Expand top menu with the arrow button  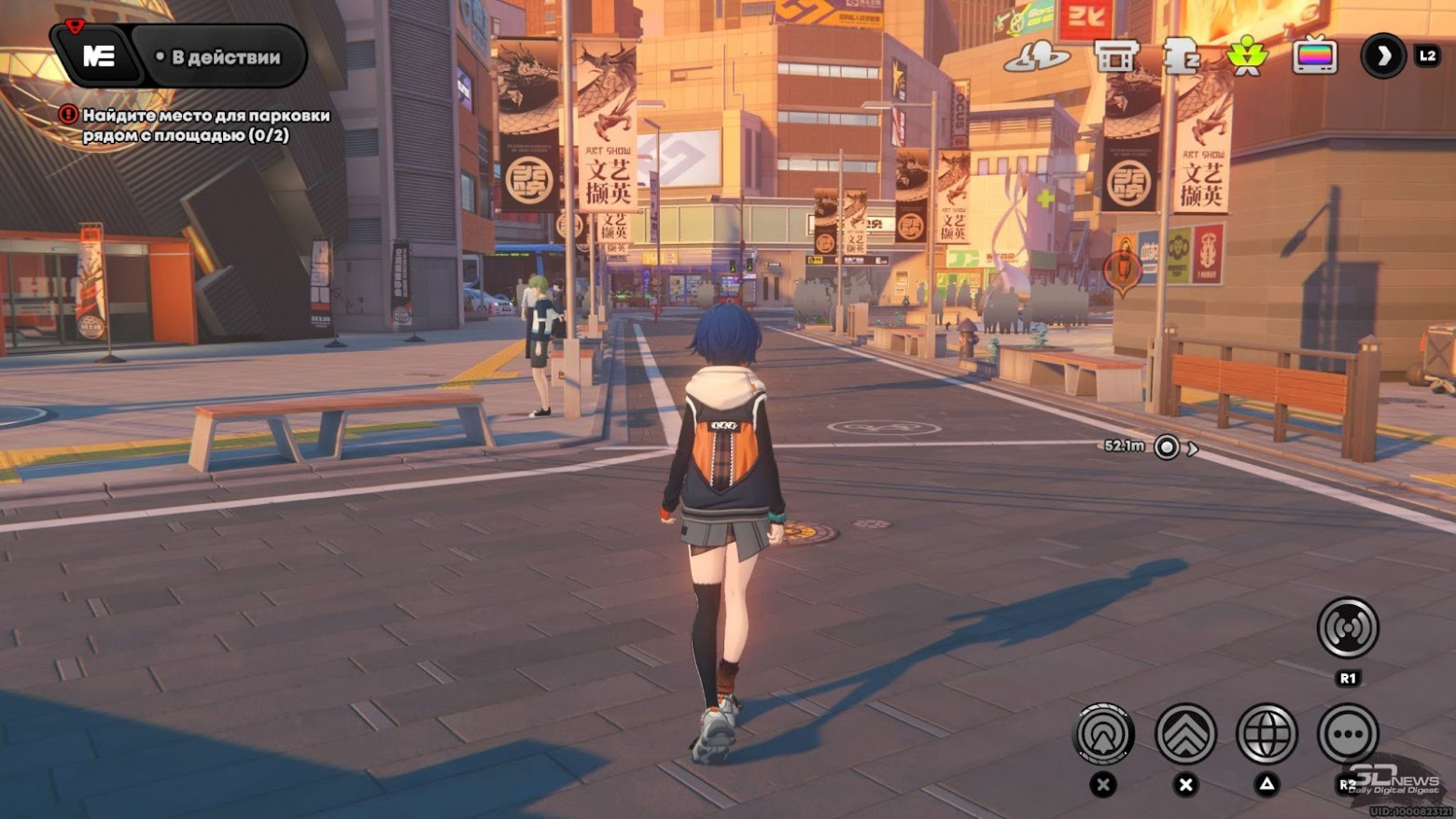click(x=1383, y=56)
